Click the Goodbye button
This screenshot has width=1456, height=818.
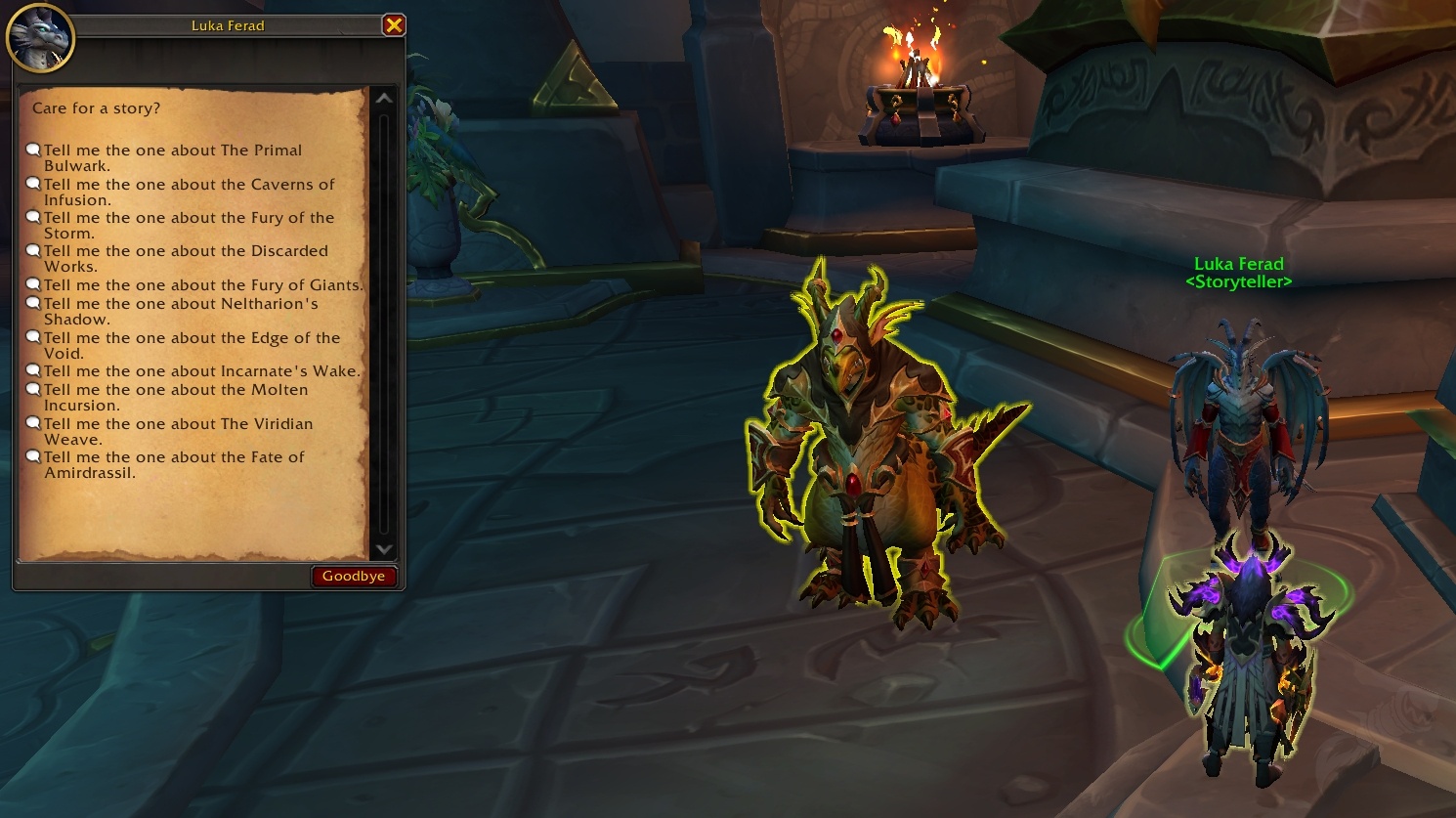pyautogui.click(x=354, y=576)
